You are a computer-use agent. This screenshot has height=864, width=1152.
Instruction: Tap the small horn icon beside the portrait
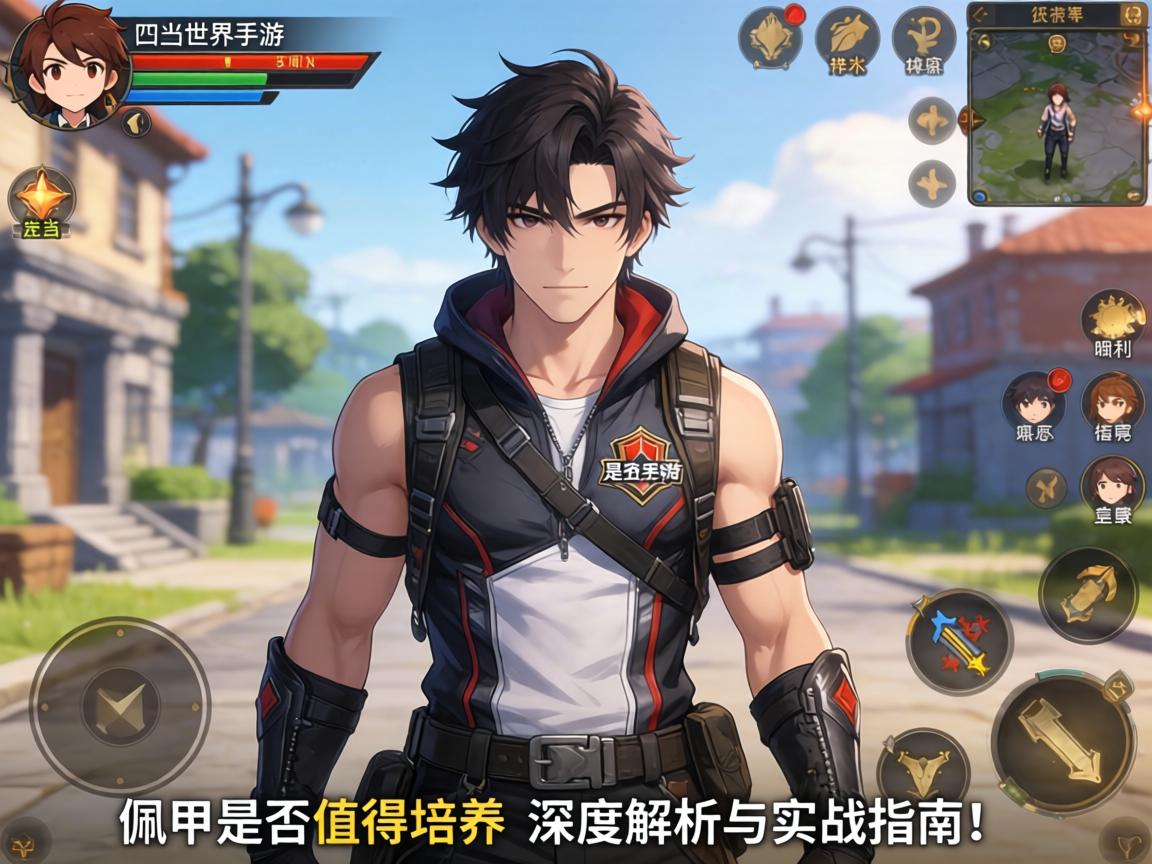(x=136, y=123)
